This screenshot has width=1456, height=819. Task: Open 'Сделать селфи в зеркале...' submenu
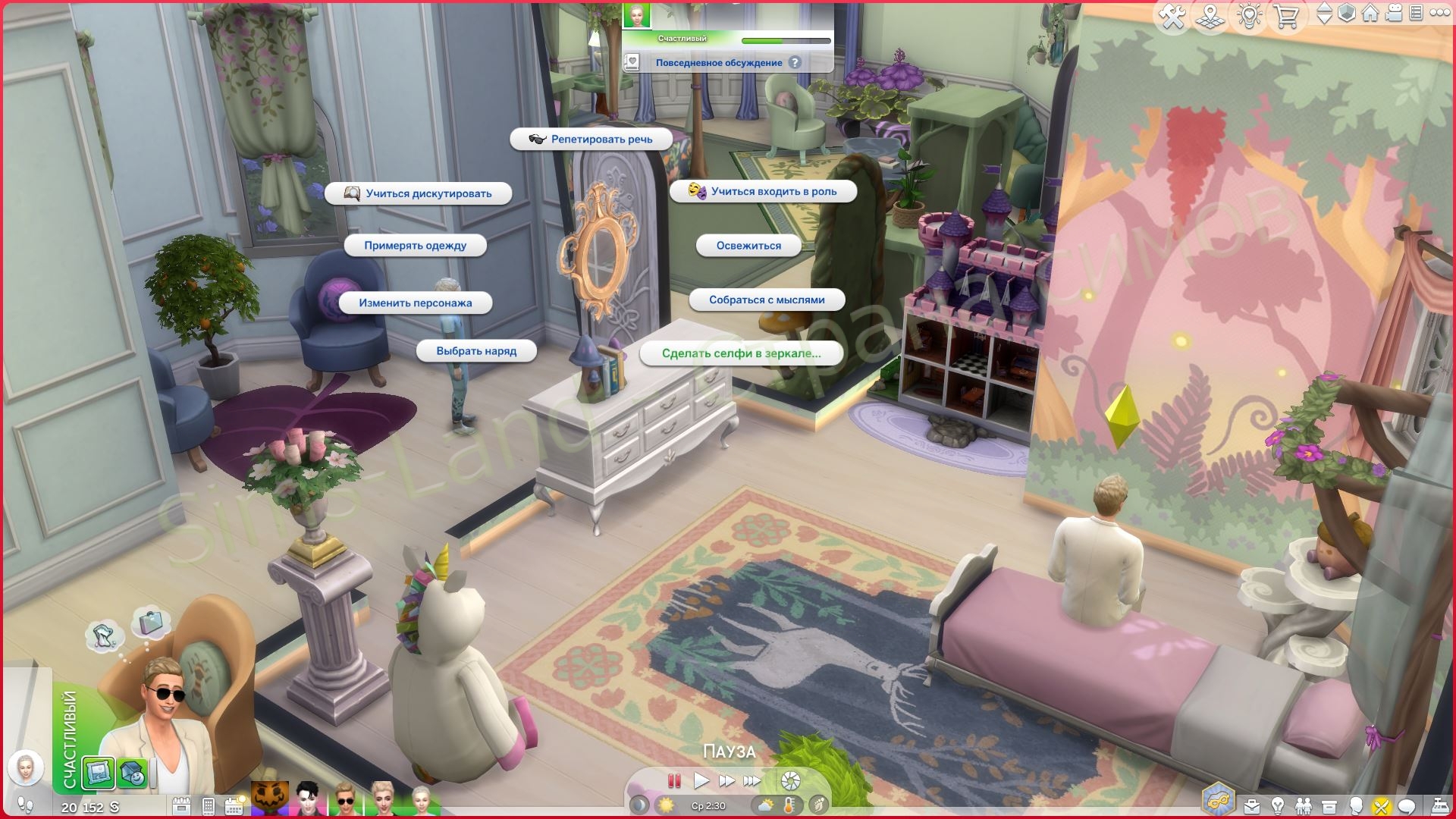point(741,353)
